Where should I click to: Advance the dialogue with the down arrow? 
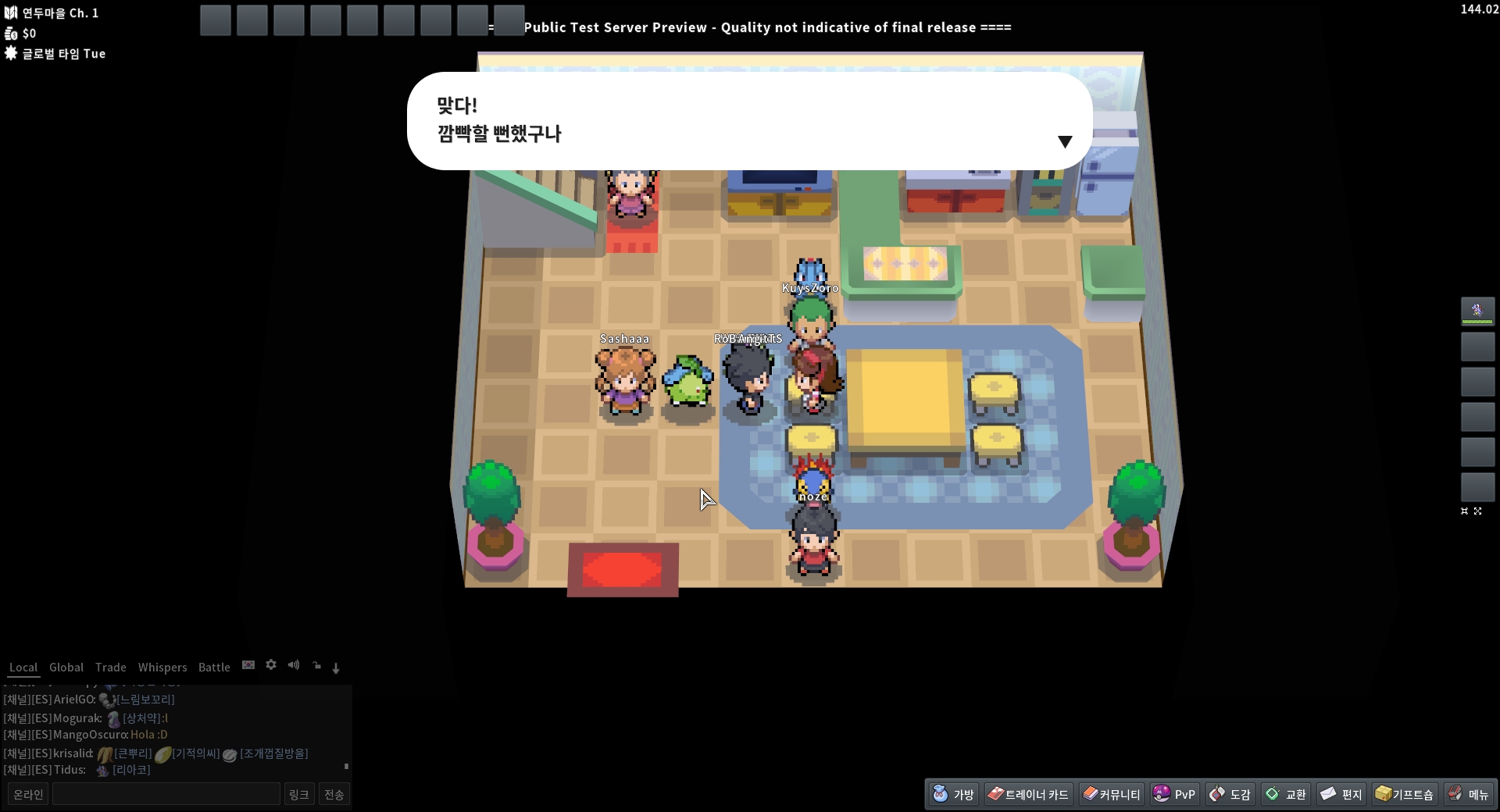tap(1064, 141)
